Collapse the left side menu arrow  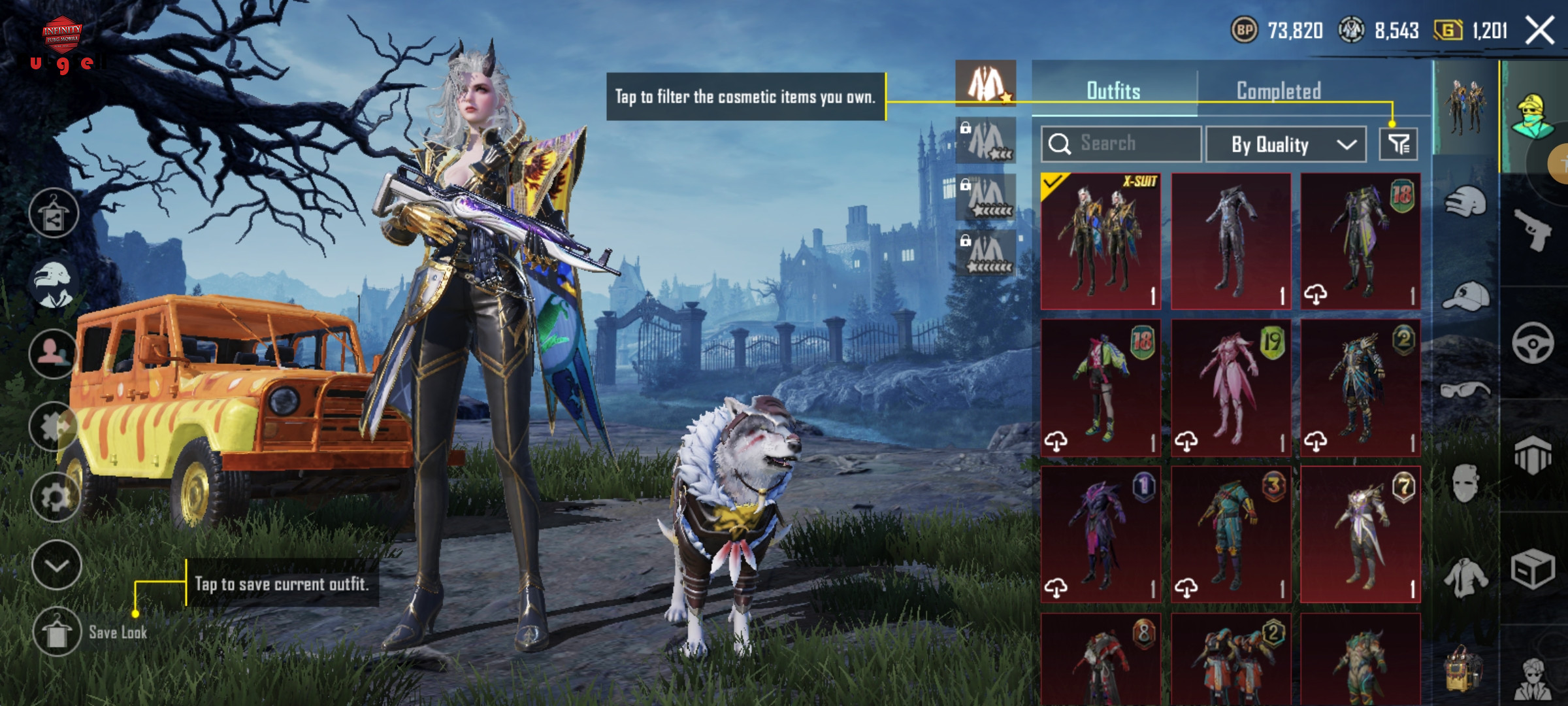(x=56, y=565)
